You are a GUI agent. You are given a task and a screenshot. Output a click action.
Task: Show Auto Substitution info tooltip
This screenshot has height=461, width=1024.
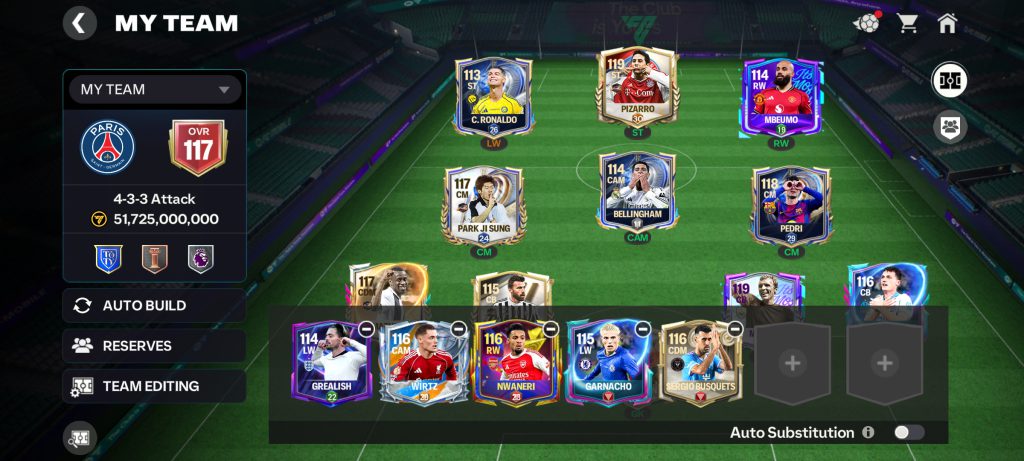tap(868, 432)
